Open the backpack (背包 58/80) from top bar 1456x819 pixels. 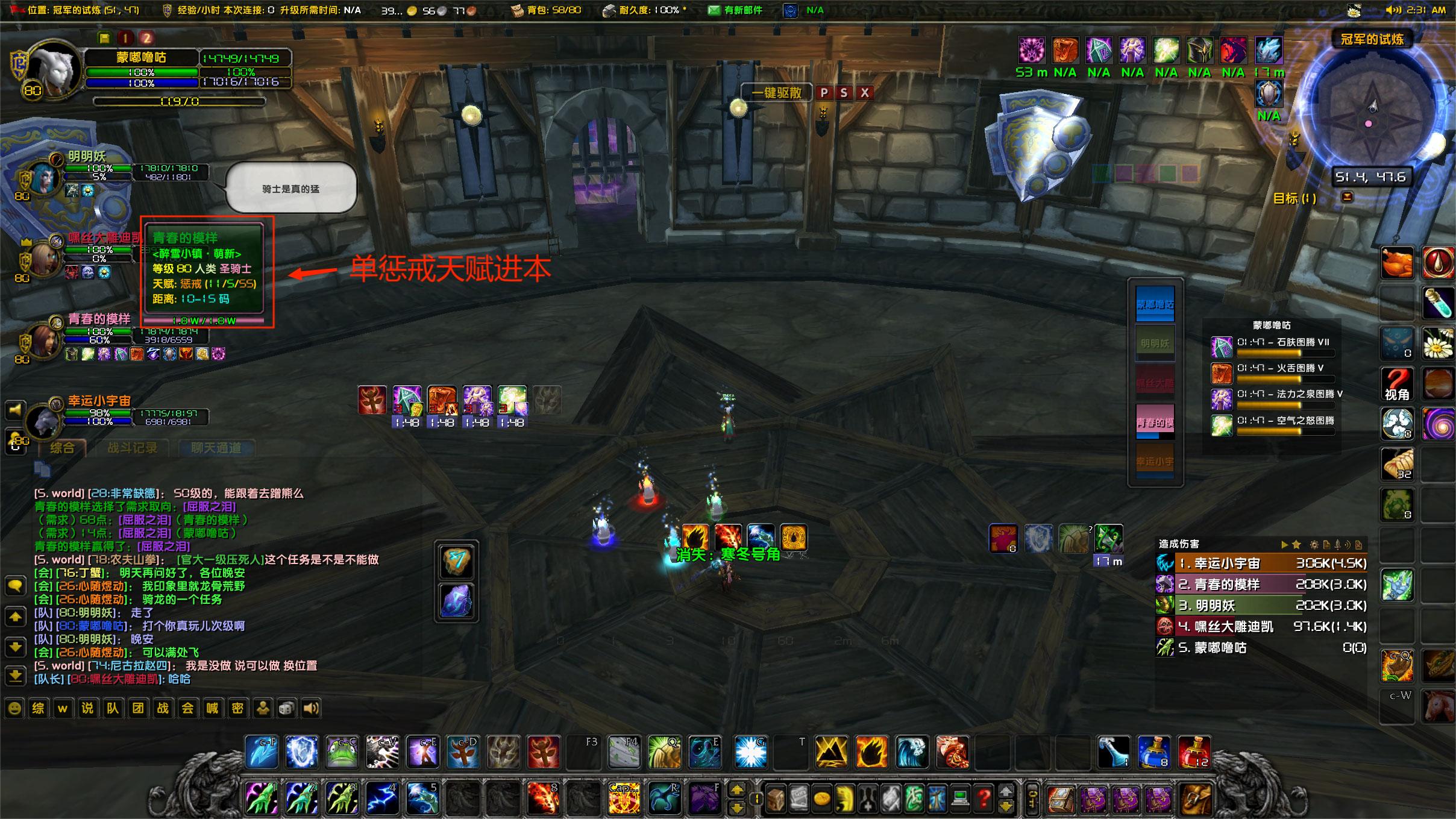(517, 10)
